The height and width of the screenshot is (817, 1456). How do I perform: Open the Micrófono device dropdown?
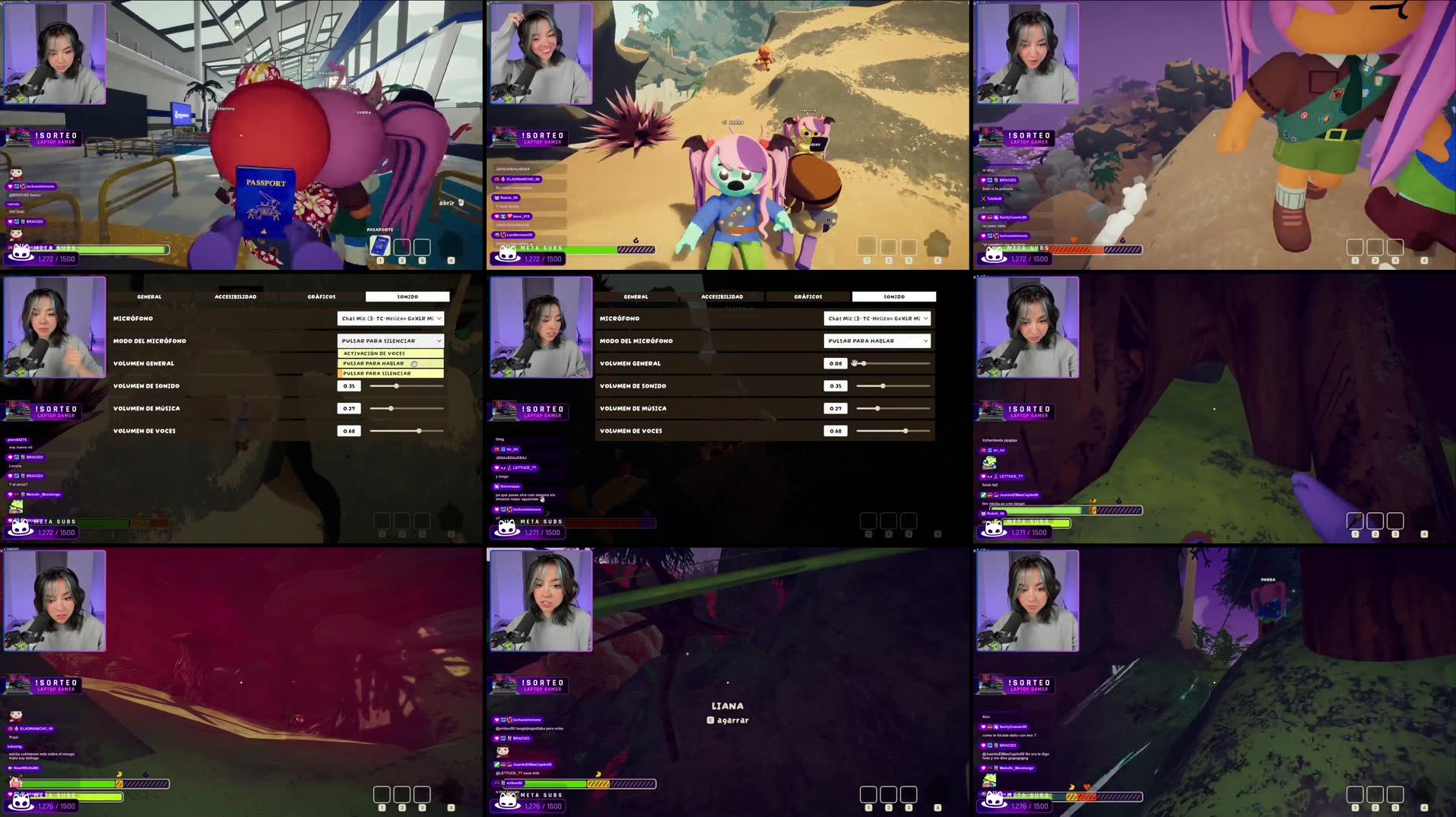click(391, 318)
